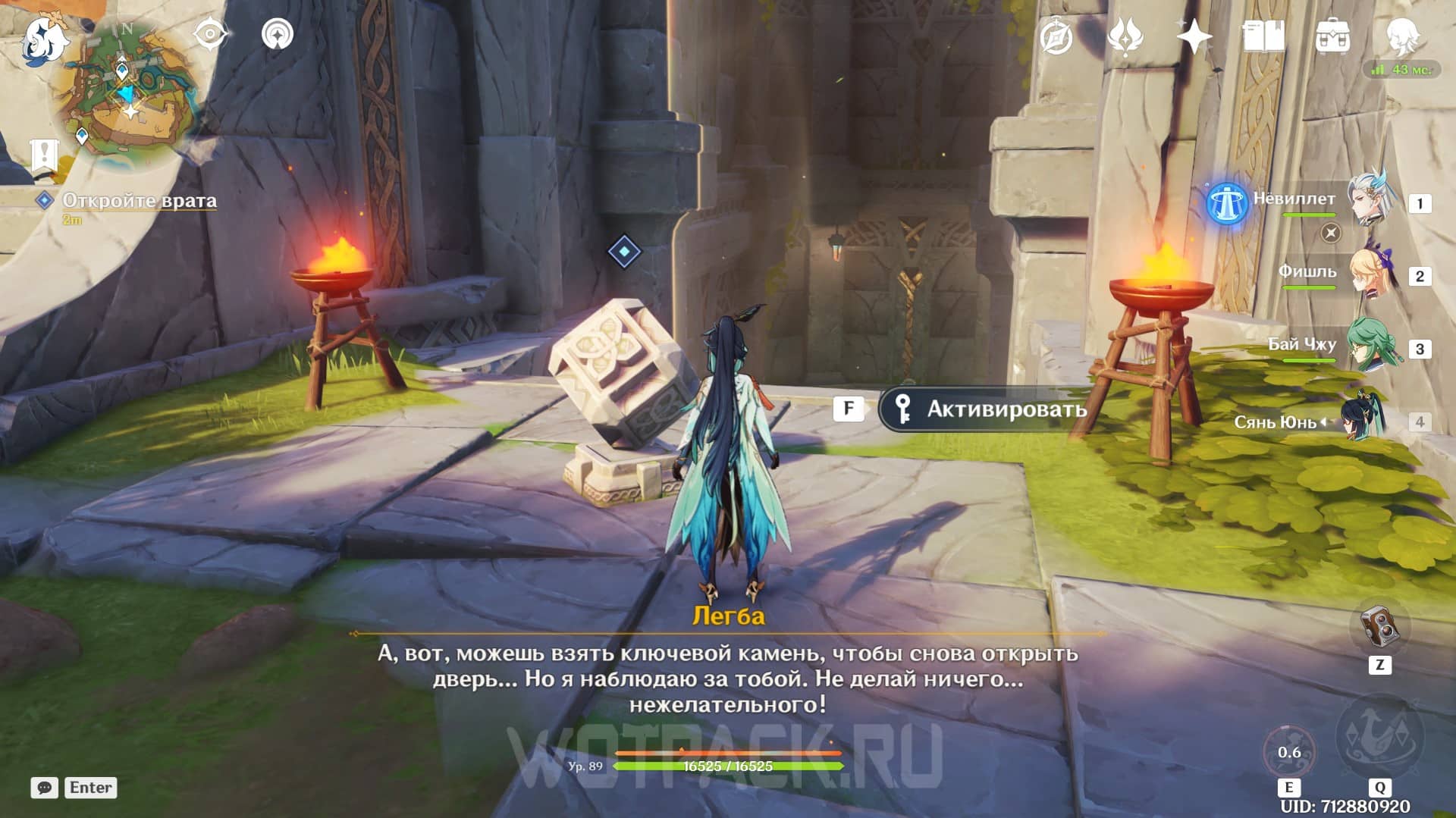Viewport: 1456px width, 818px height.
Task: Open the inventory backpack
Action: point(1332,36)
